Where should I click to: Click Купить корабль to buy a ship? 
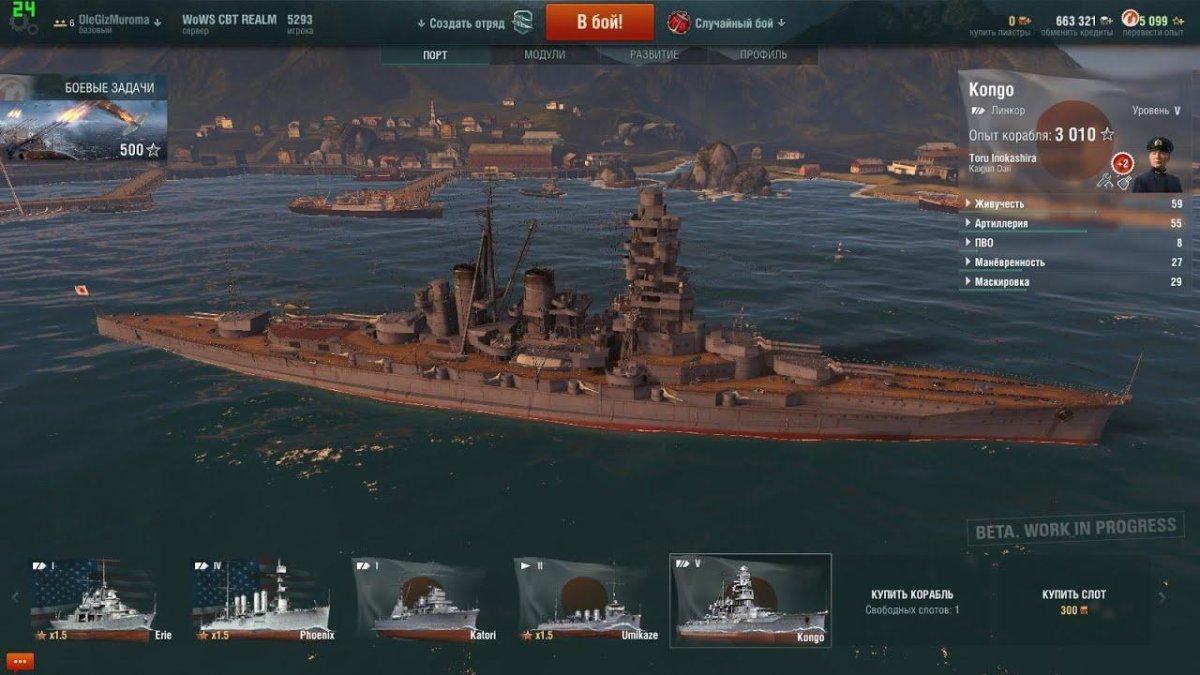click(912, 601)
